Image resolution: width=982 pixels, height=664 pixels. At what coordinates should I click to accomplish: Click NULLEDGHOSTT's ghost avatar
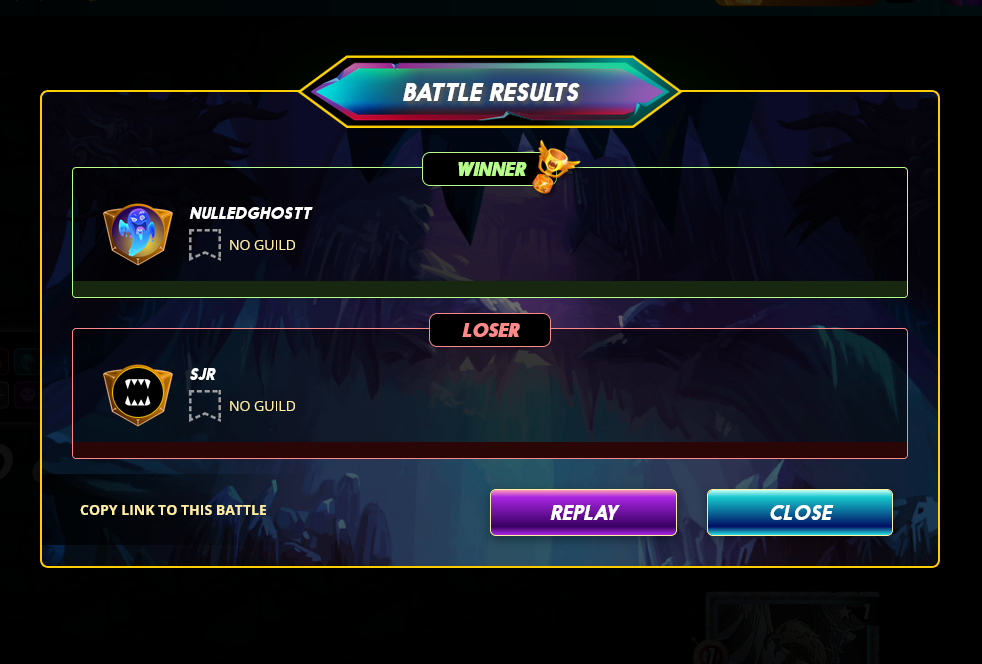pyautogui.click(x=138, y=234)
